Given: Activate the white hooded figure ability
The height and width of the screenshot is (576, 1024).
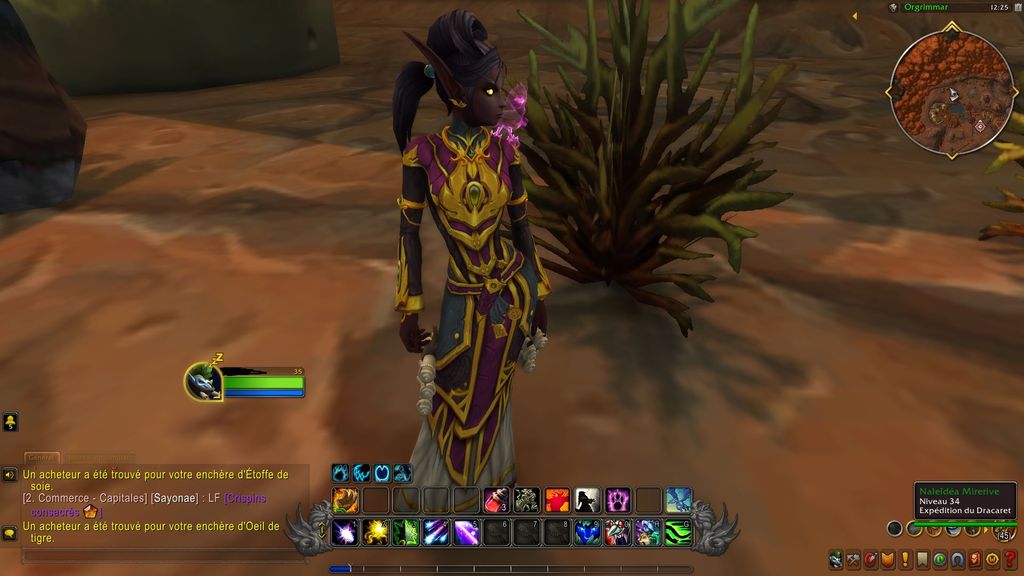Looking at the screenshot, I should click(x=587, y=500).
